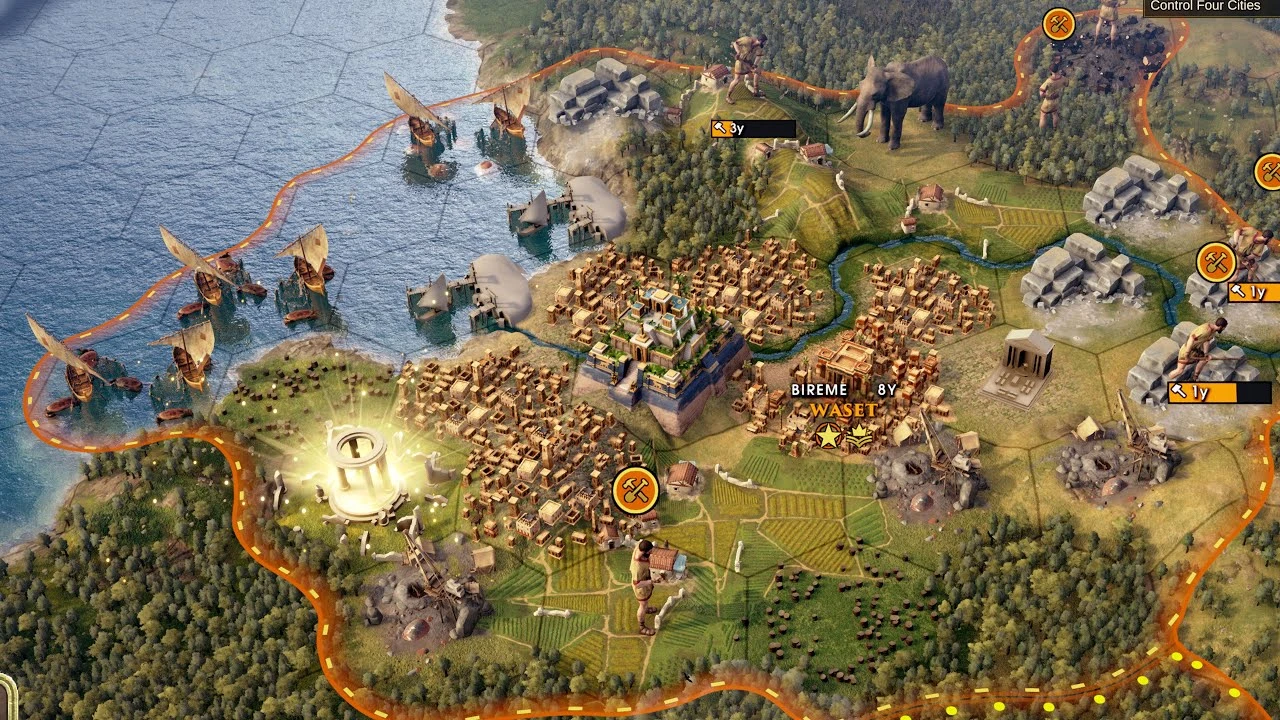Click the 3y improvement progress tag
The width and height of the screenshot is (1280, 720).
pos(752,129)
